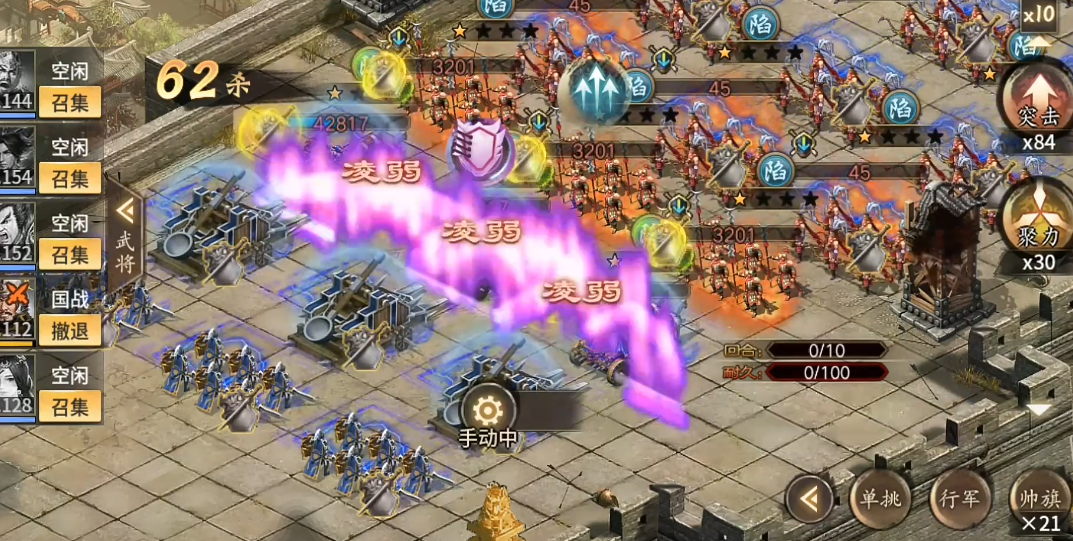1073x541 pixels.
Task: Use the 聚力 gather-power skill
Action: [x=1037, y=217]
